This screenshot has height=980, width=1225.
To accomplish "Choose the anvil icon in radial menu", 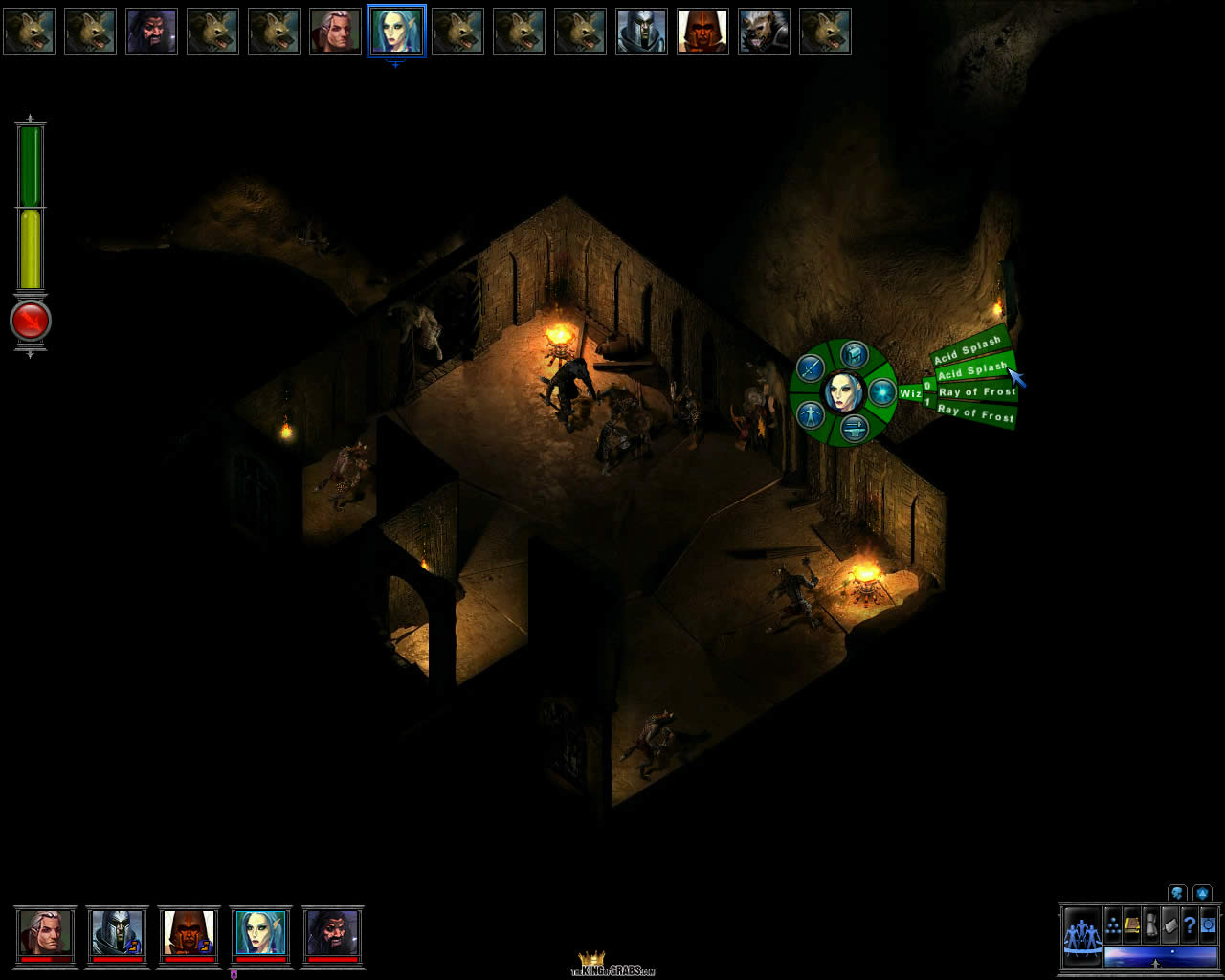I will coord(854,429).
